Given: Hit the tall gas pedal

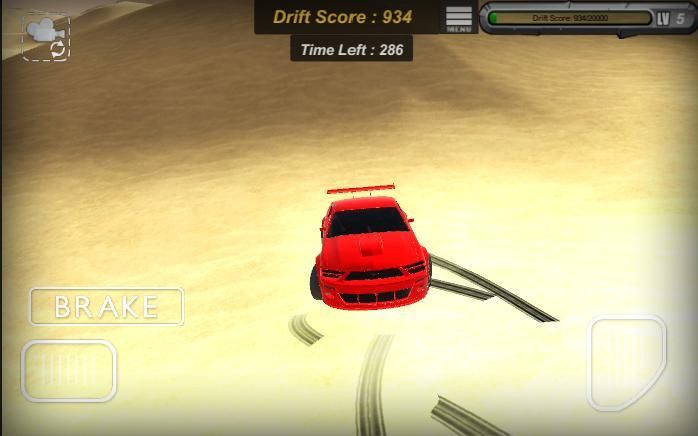Looking at the screenshot, I should (x=626, y=363).
